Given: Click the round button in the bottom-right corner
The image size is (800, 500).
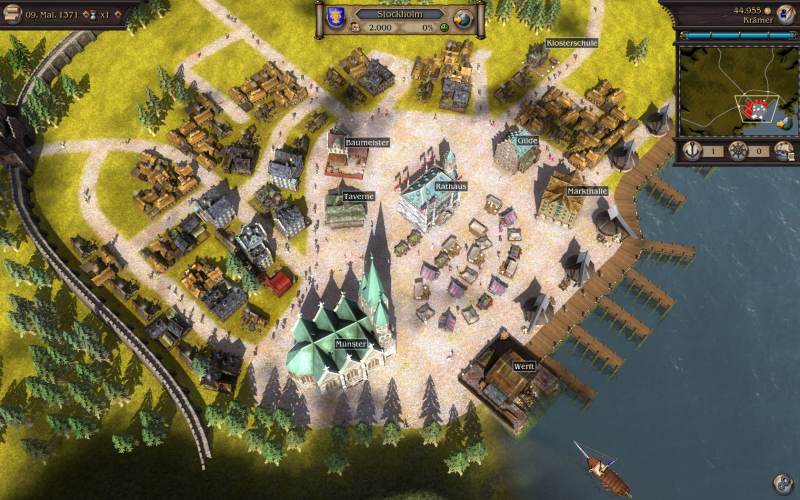Looking at the screenshot, I should click(782, 482).
